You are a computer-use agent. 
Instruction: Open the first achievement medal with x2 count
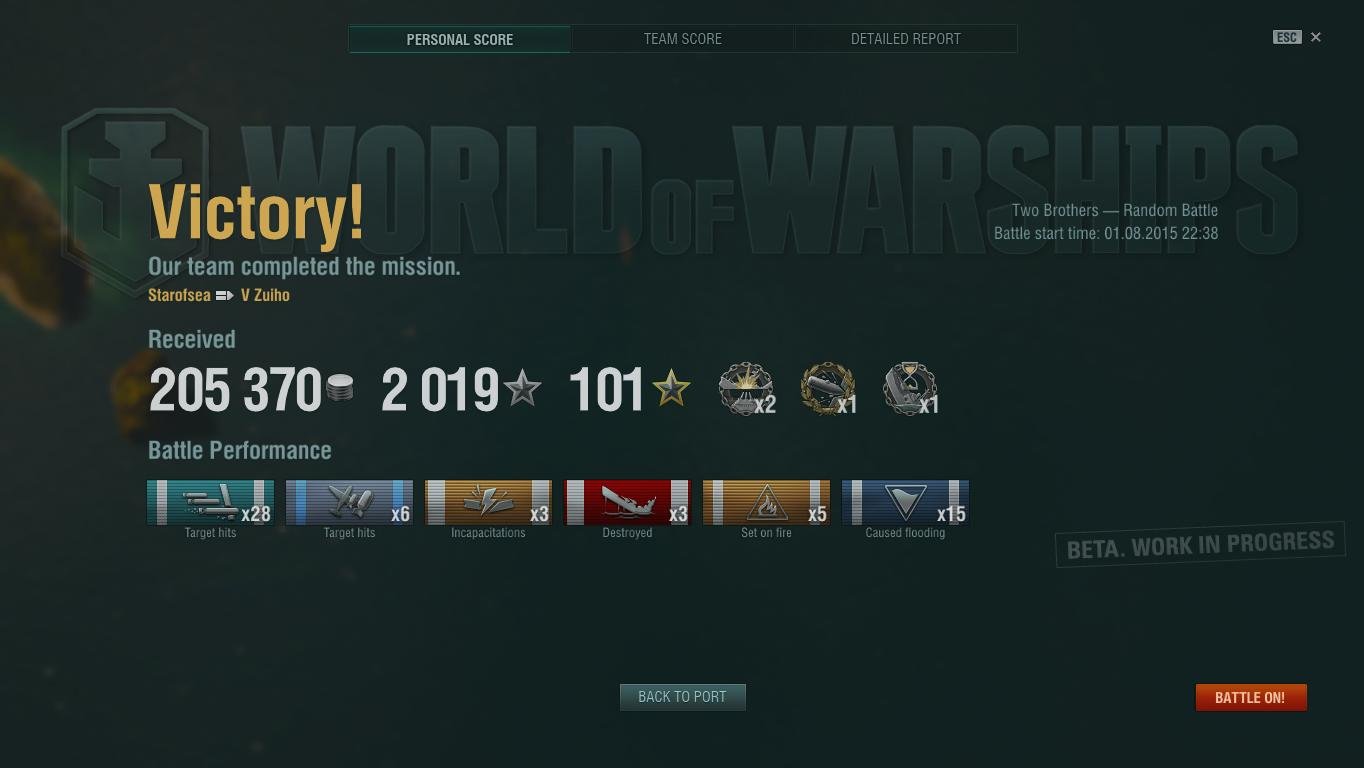pos(745,388)
